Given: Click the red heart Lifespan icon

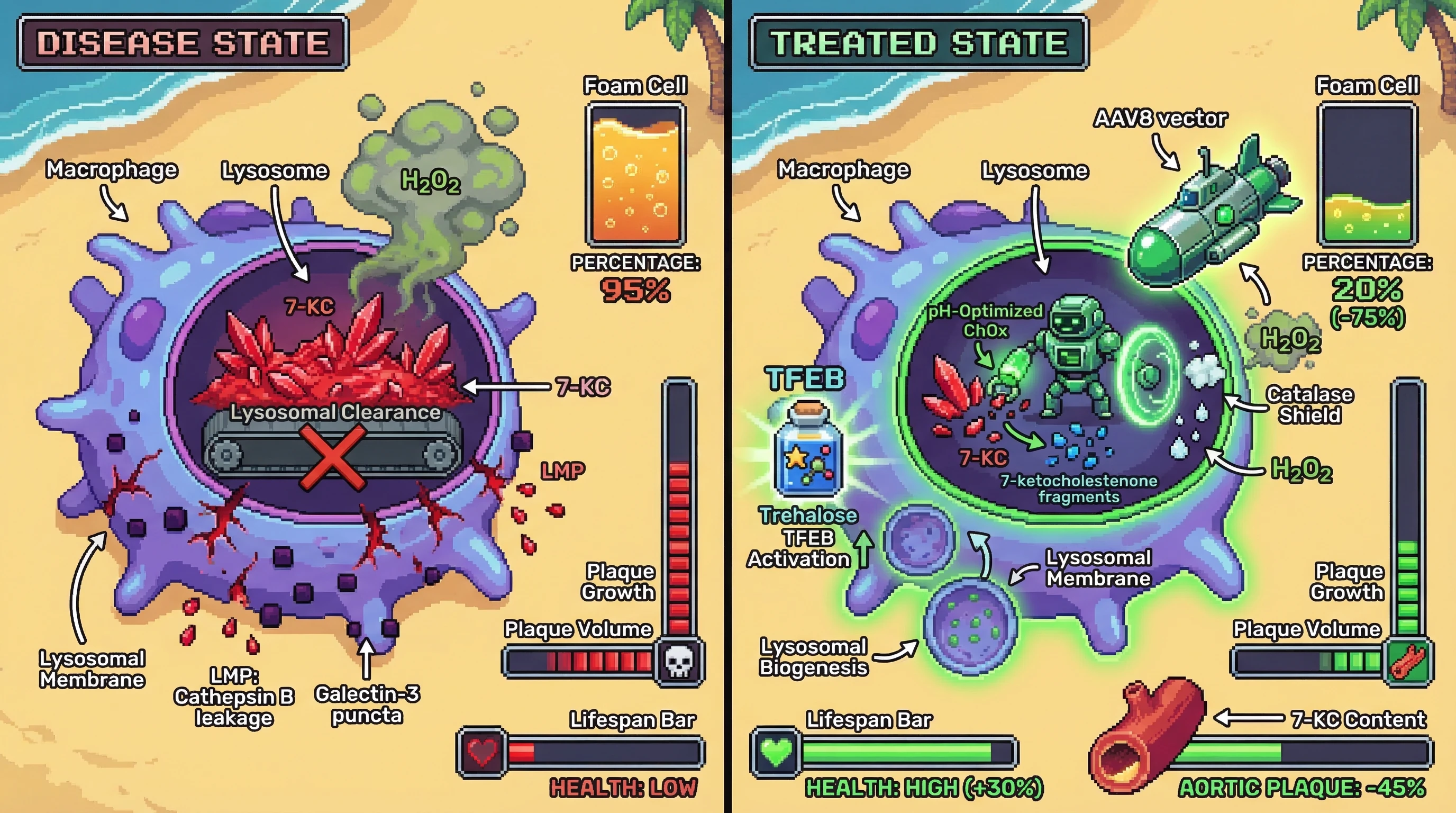Looking at the screenshot, I should [482, 753].
